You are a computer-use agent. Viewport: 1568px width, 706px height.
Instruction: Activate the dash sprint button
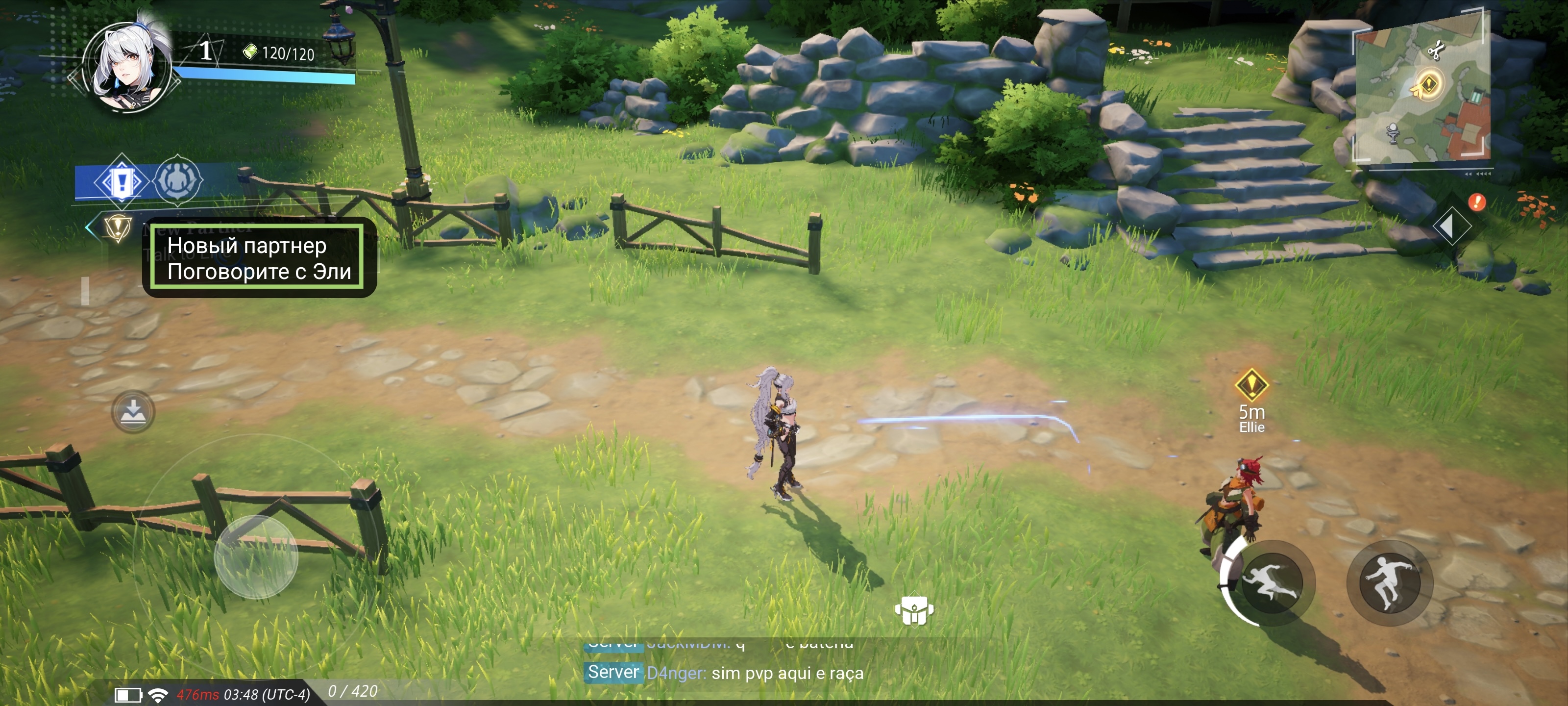(1271, 582)
